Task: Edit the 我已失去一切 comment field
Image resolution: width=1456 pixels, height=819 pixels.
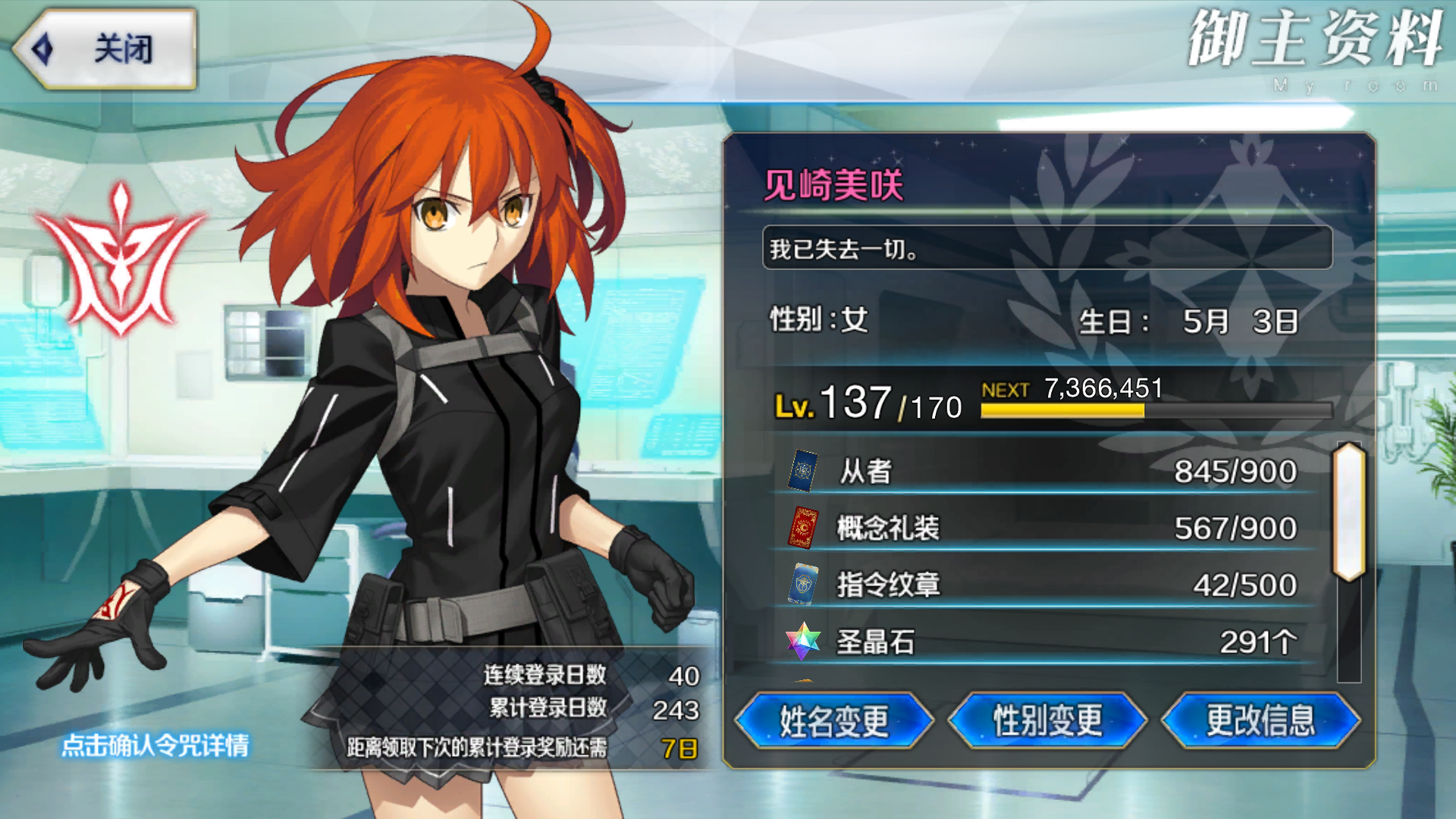Action: pos(1046,248)
